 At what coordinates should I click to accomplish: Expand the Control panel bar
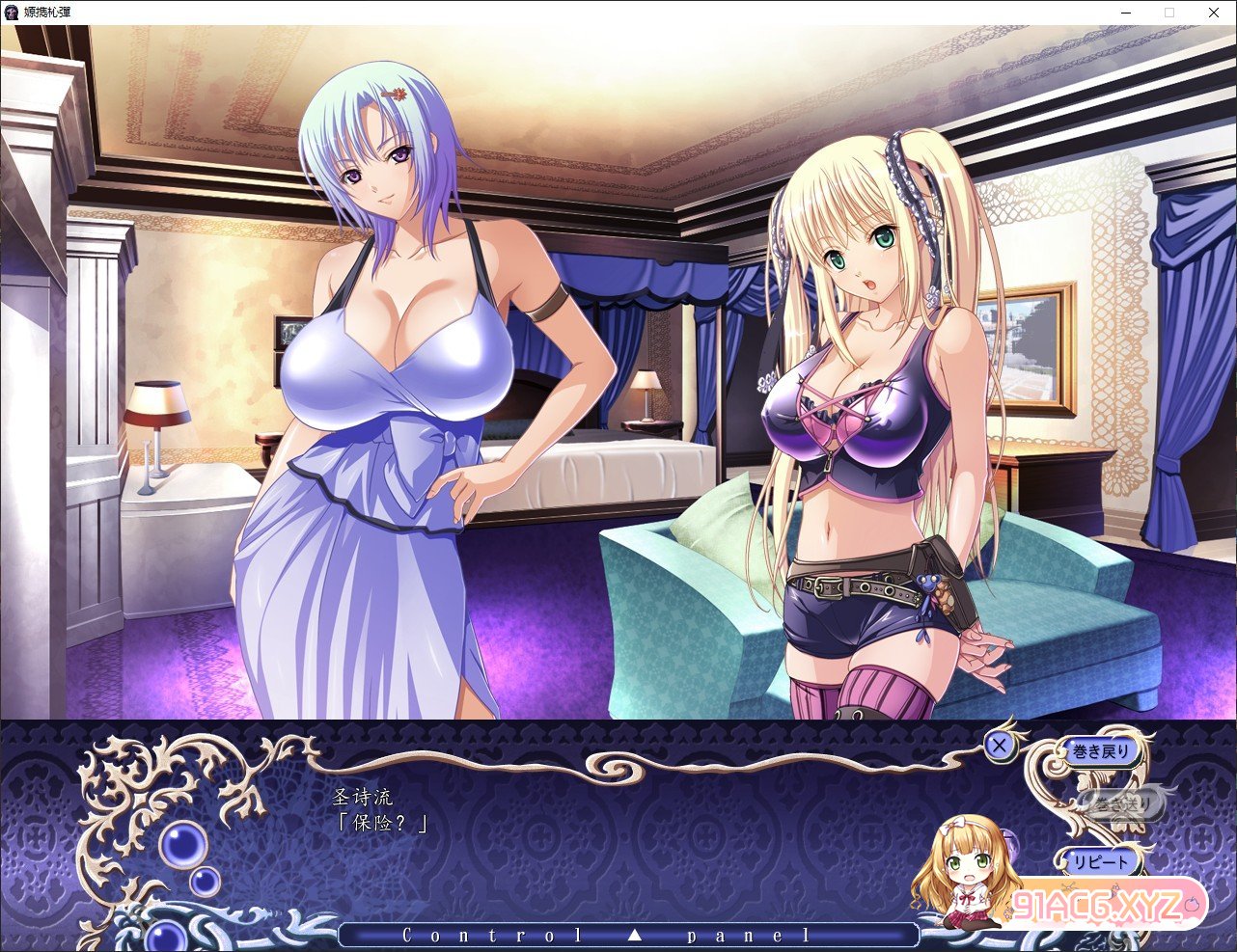pos(628,935)
